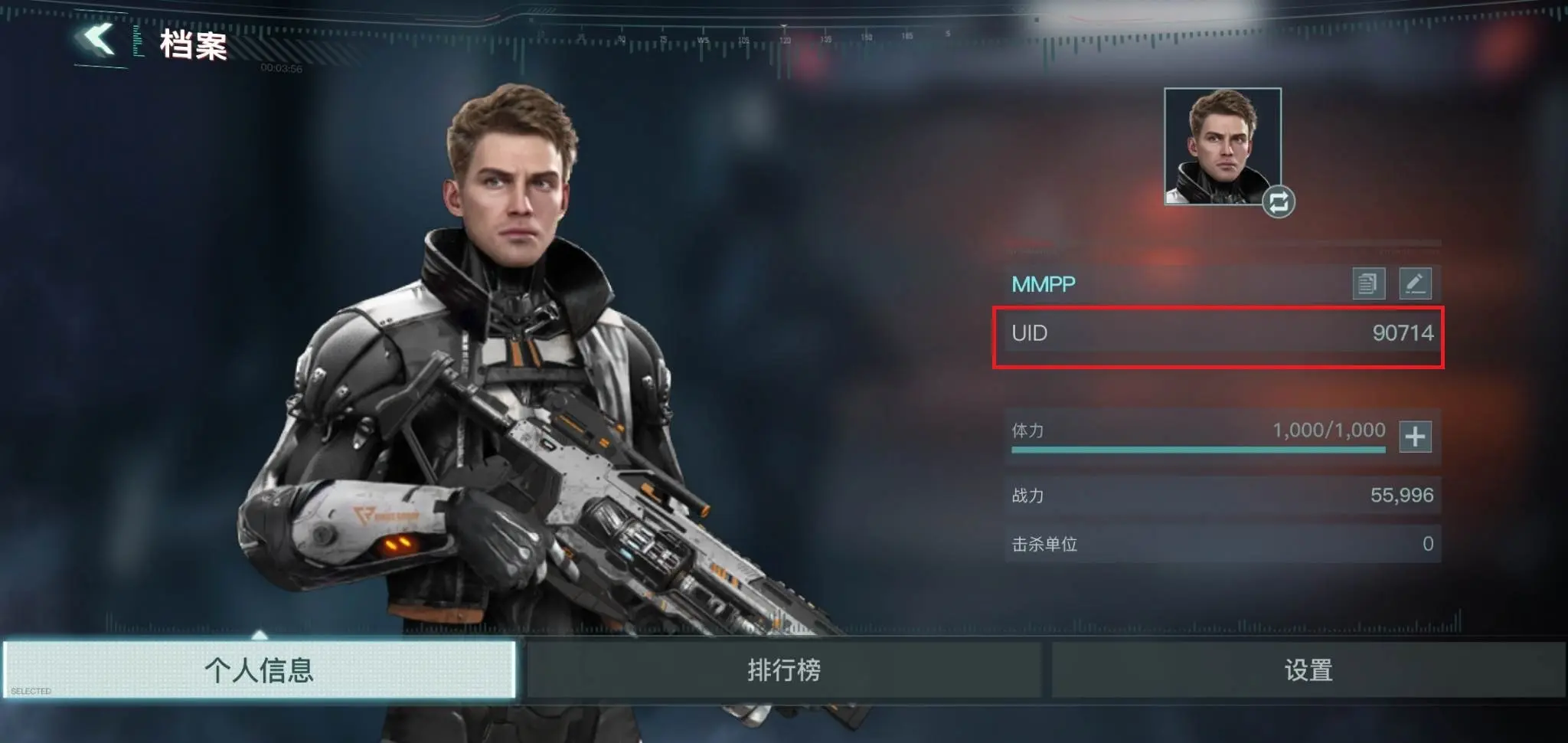Open the 排行榜 leaderboard tab
This screenshot has width=1568, height=743.
pos(784,670)
